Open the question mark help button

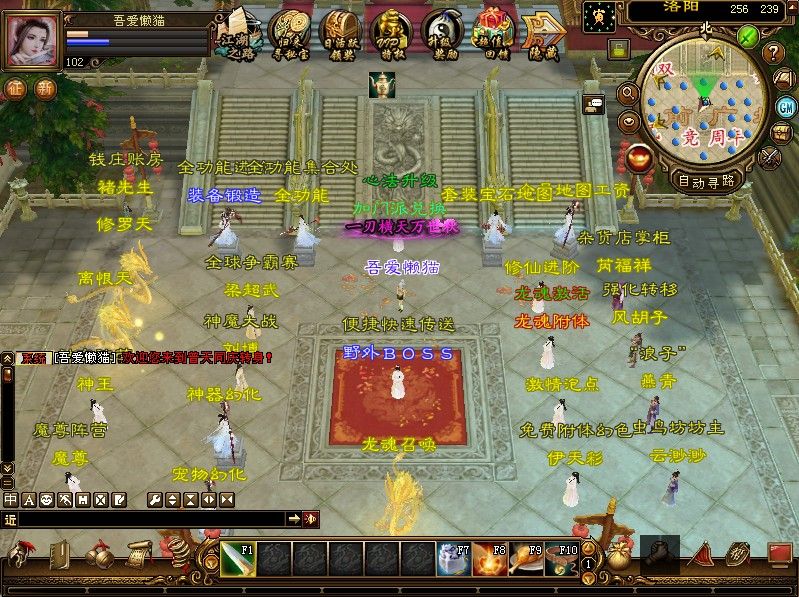tap(773, 53)
